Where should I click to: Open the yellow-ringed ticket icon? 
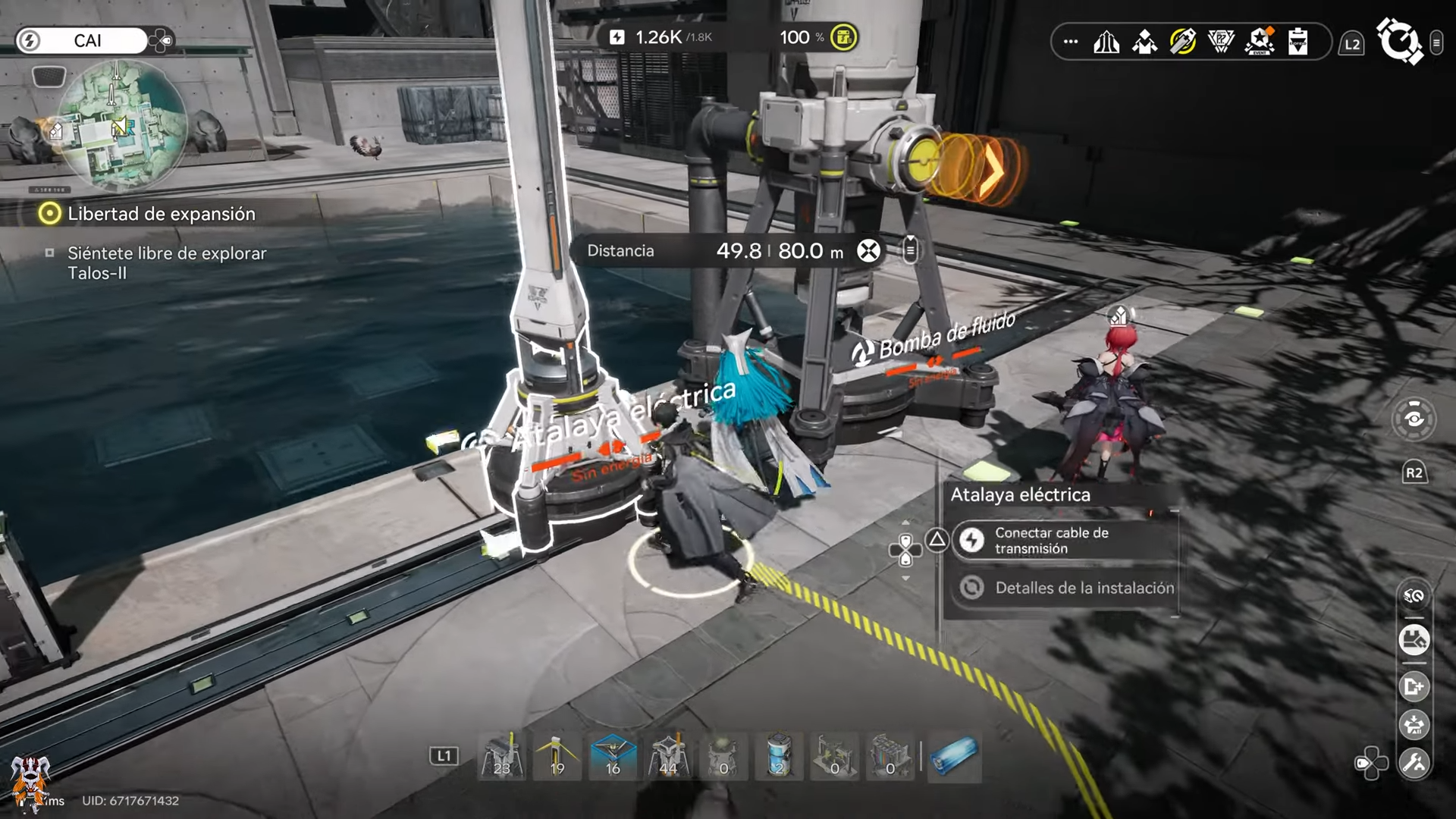[1182, 42]
